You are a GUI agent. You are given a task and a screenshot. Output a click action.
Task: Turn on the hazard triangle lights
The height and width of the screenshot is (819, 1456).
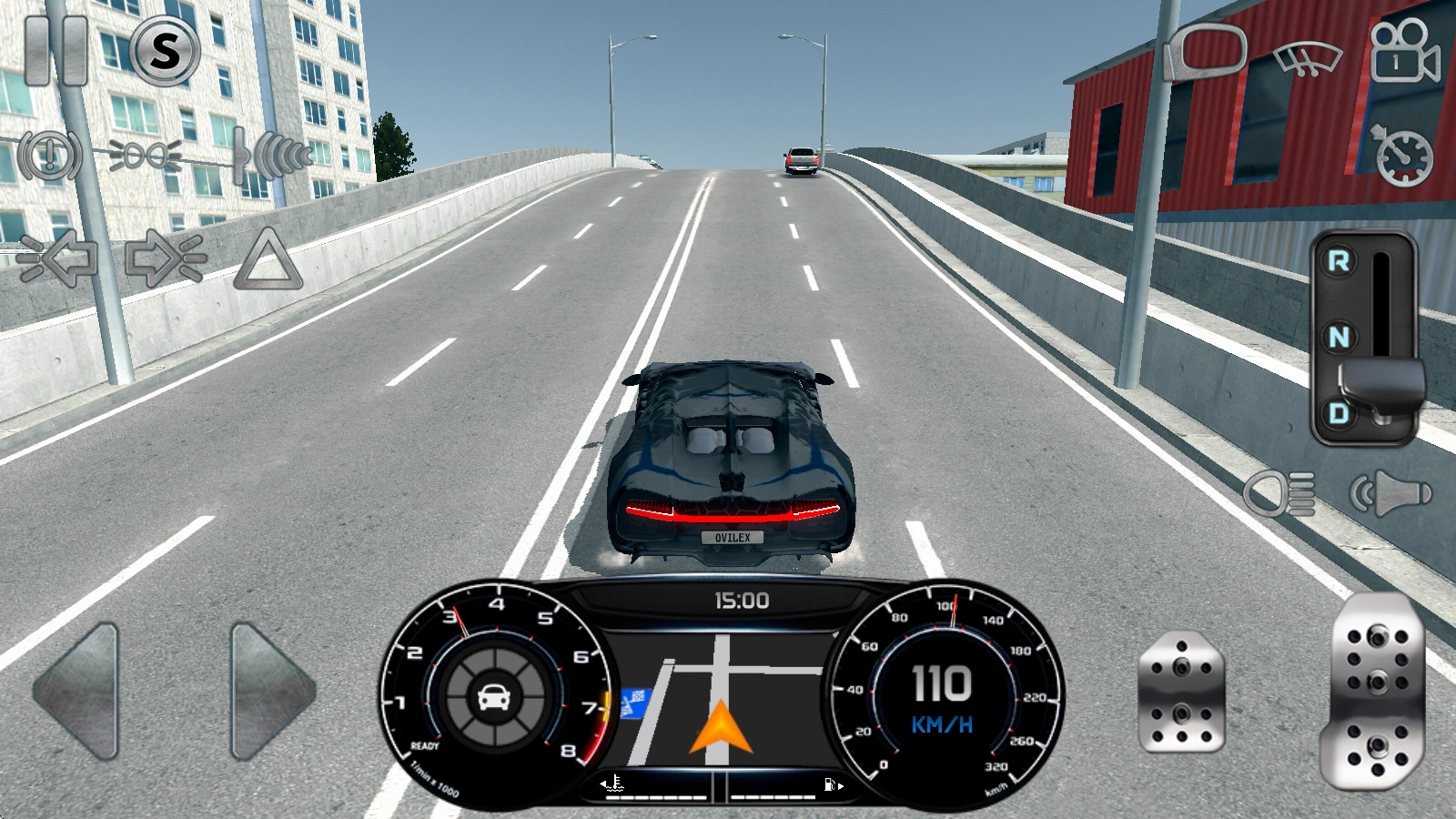click(x=268, y=260)
